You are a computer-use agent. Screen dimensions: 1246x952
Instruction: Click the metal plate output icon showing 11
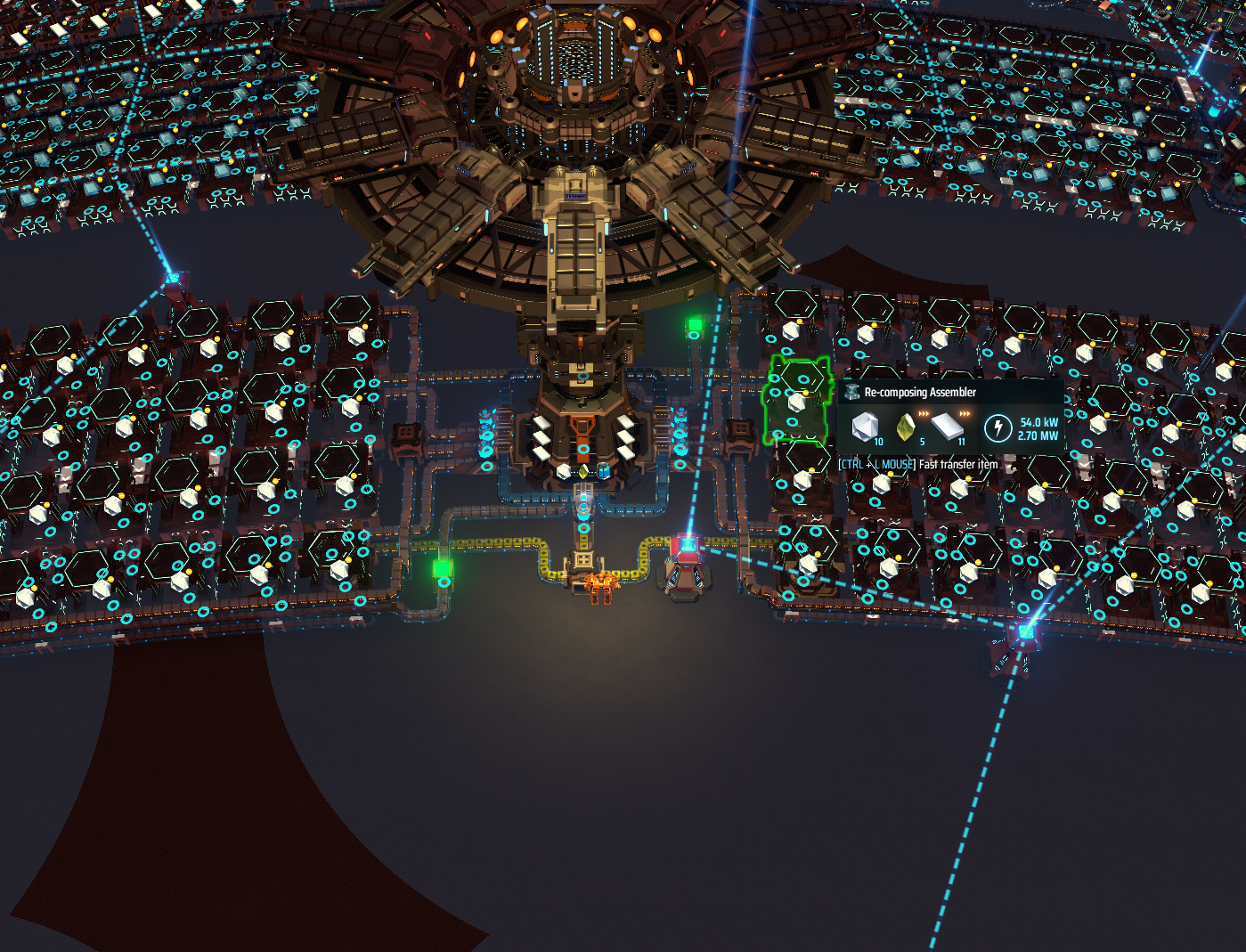947,427
